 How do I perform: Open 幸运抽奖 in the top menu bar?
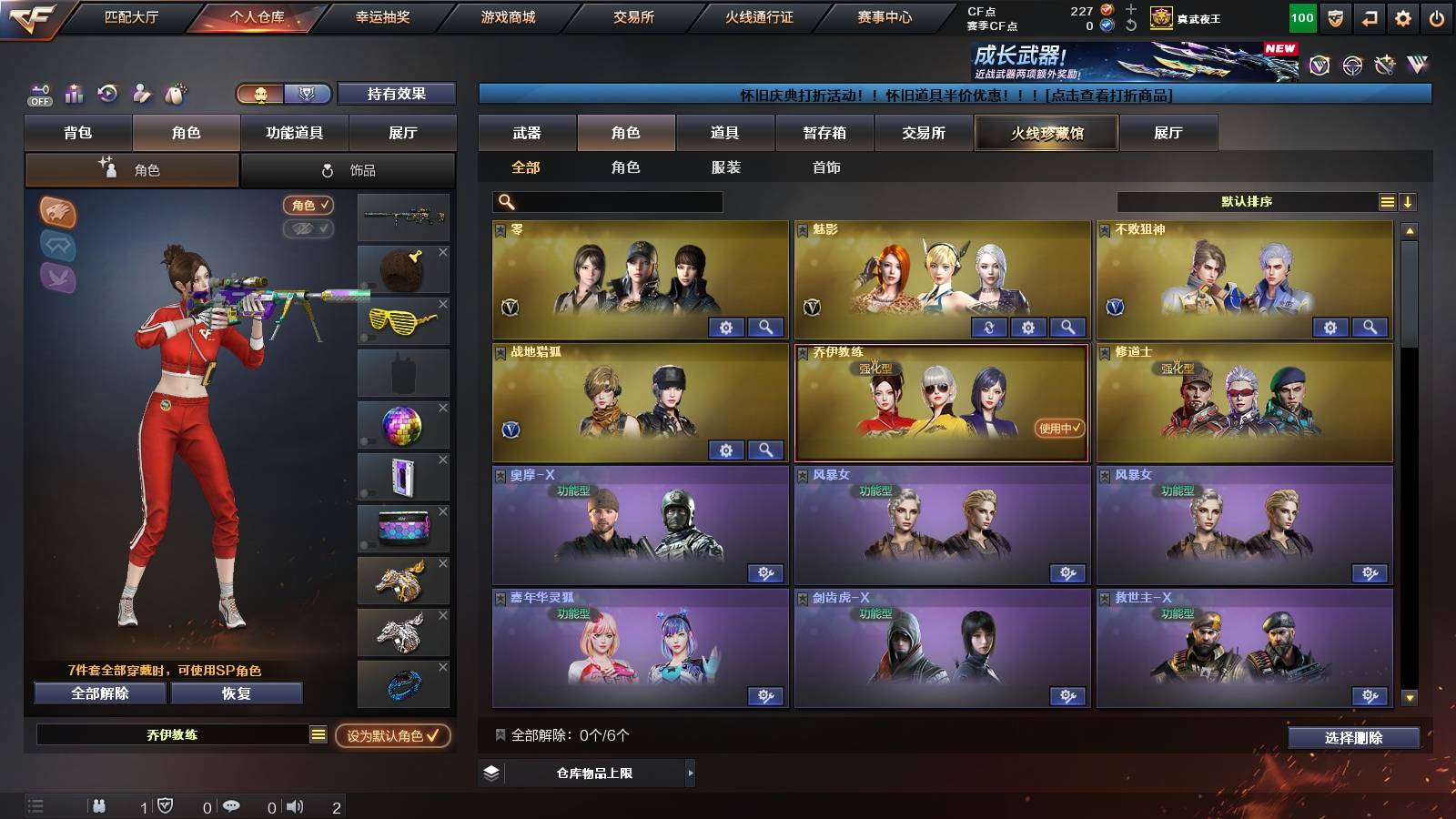click(x=377, y=15)
